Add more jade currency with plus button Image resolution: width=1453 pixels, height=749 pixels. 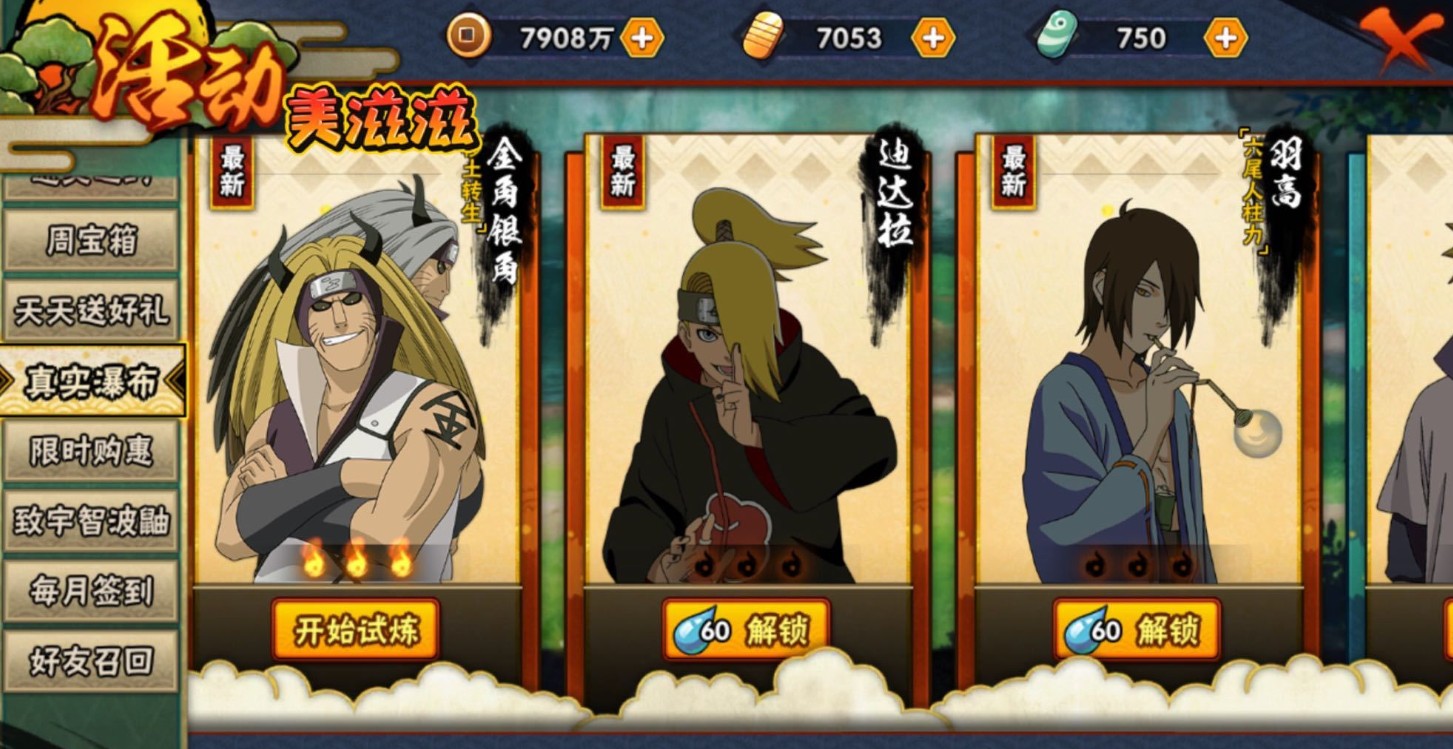1225,38
